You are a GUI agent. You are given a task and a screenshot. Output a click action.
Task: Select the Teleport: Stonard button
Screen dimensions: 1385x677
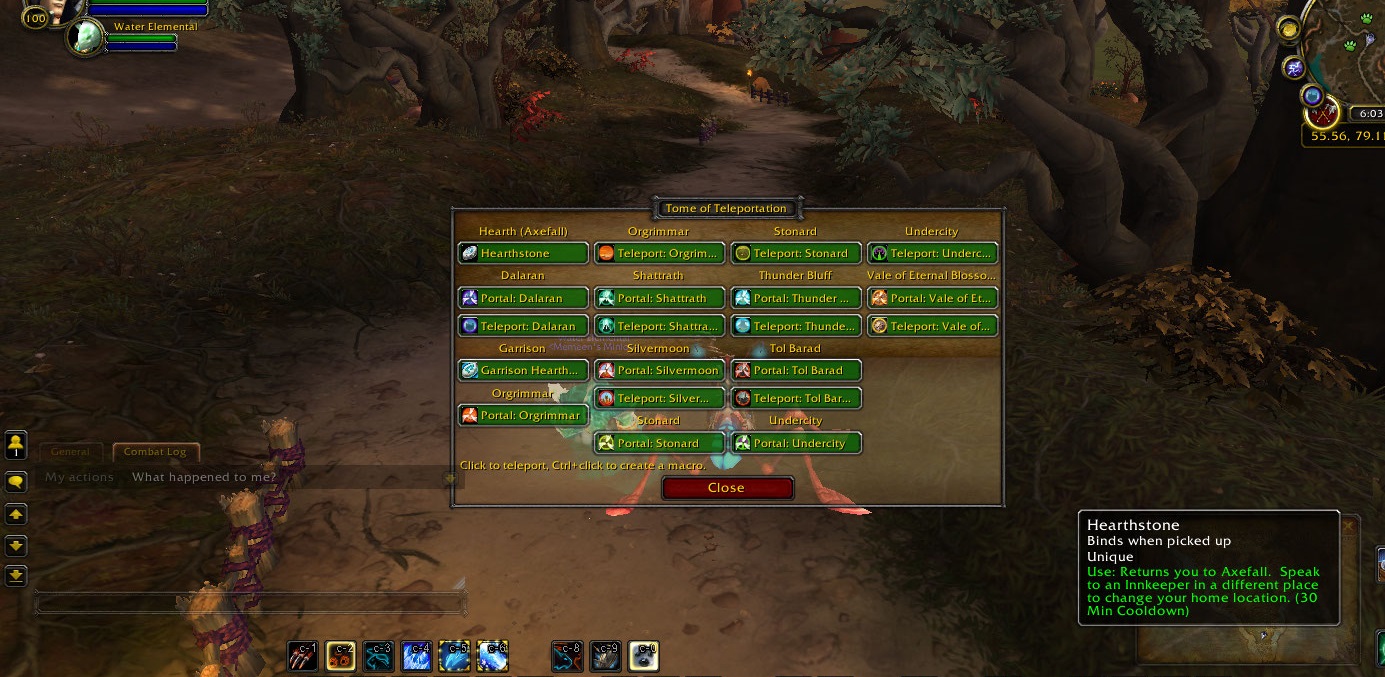[x=796, y=254]
